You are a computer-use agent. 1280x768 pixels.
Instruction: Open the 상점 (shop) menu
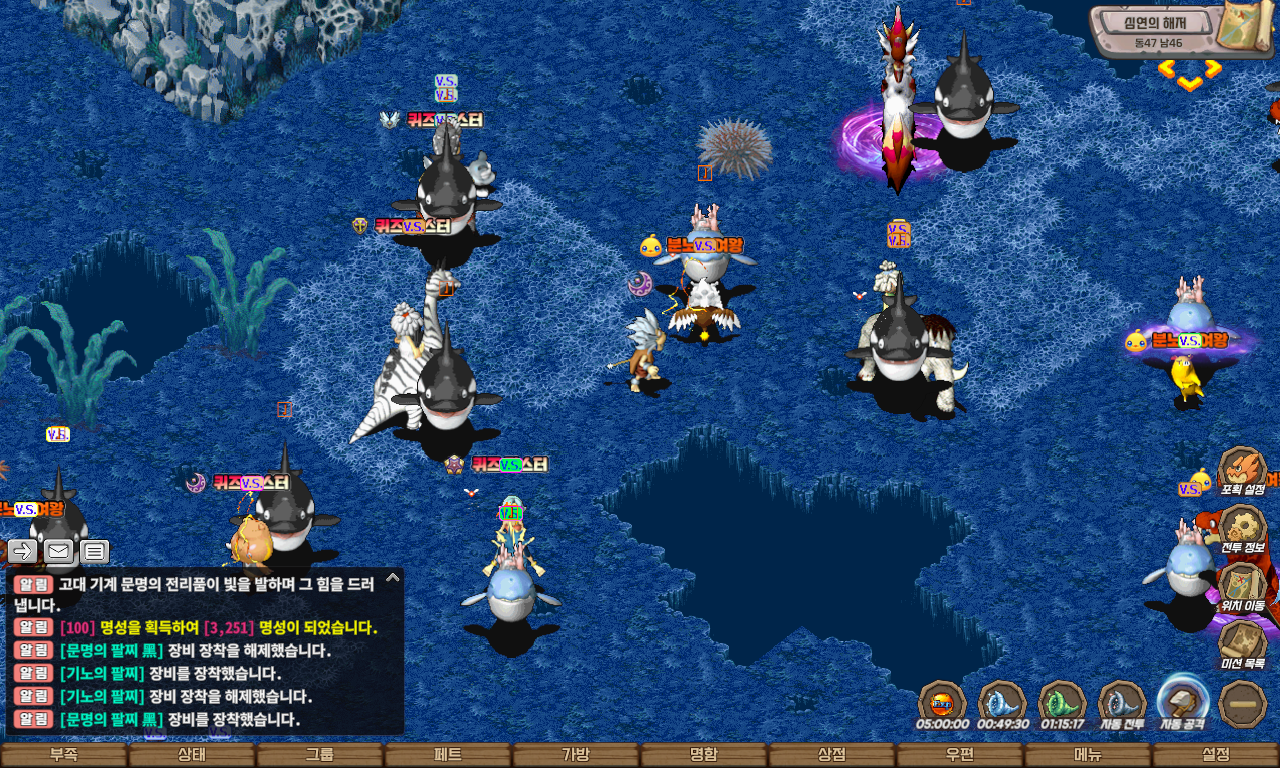[x=832, y=755]
